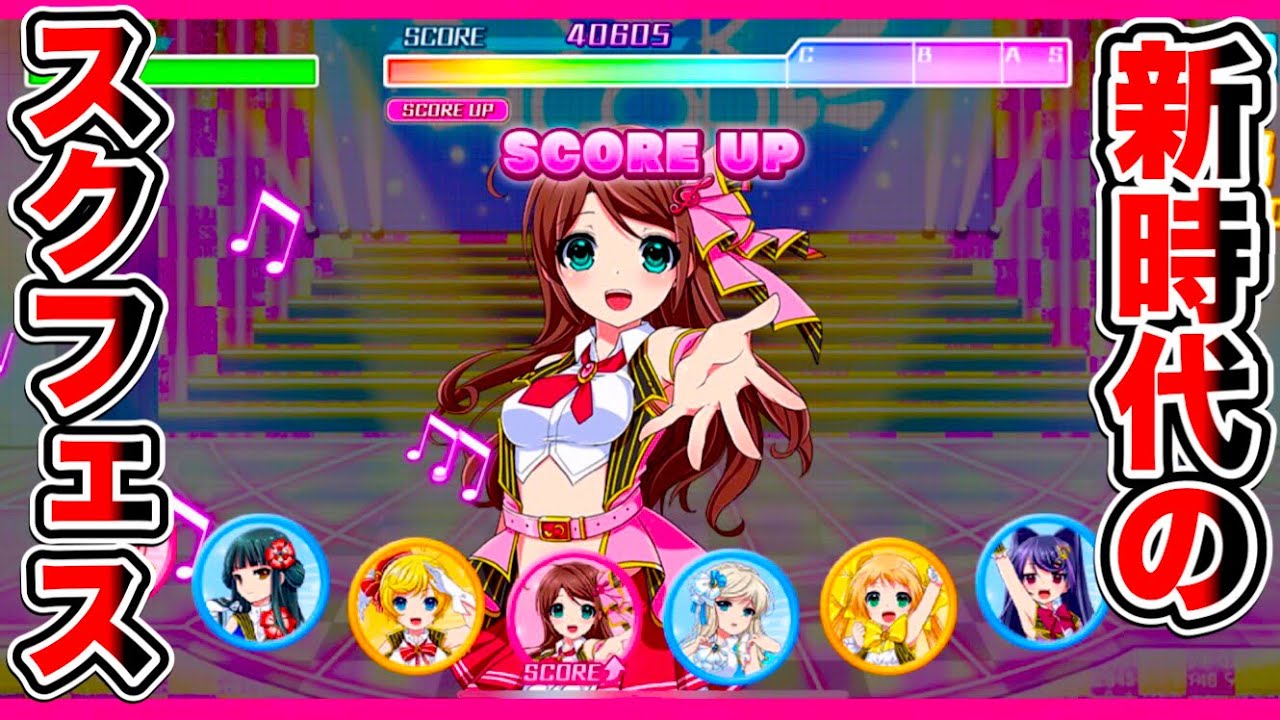Click the large SCORE UP text overlay
Image resolution: width=1280 pixels, height=720 pixels.
coord(650,153)
